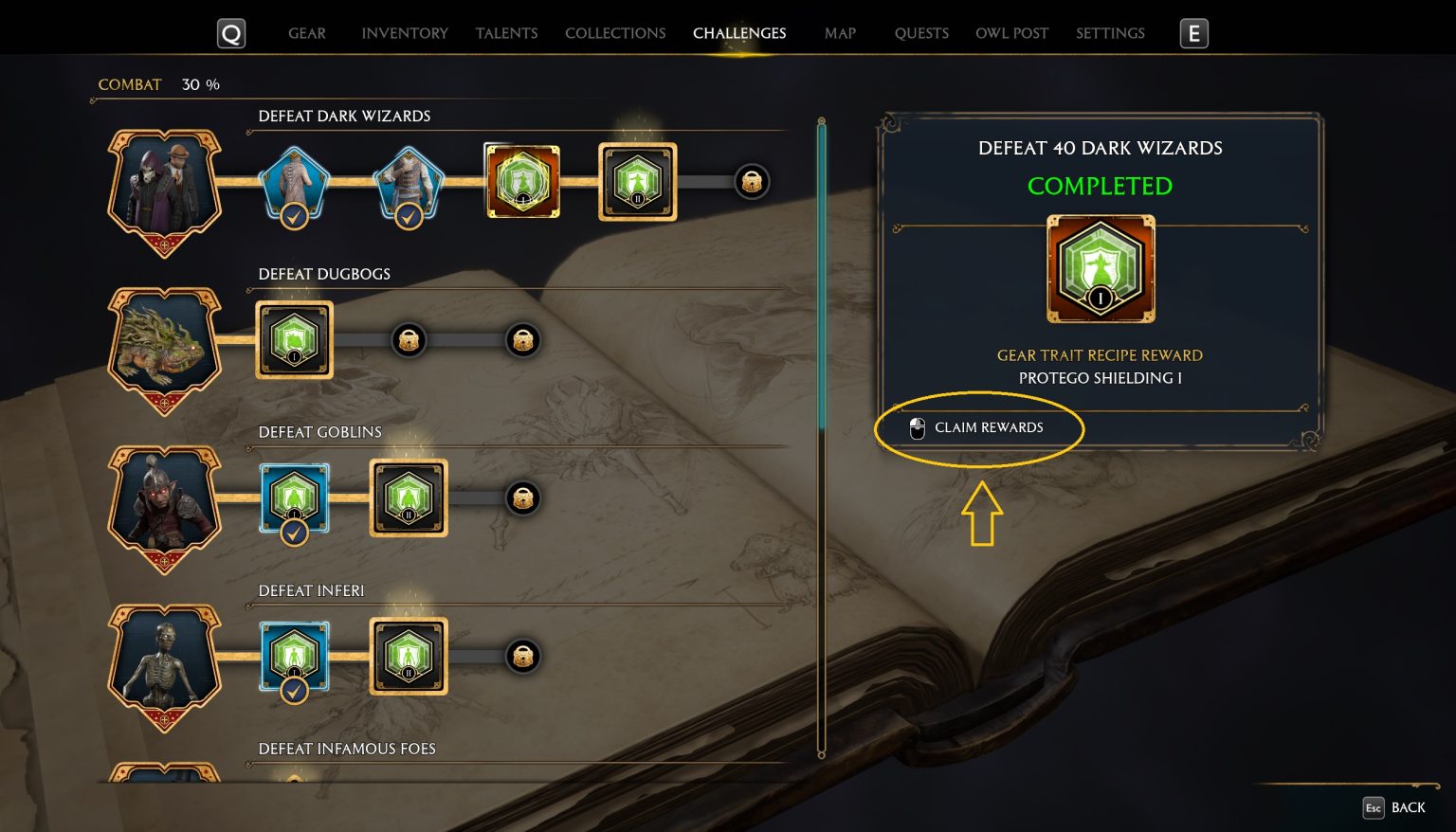Open the Defeat Goblins challenge details
This screenshot has height=832, width=1456.
[319, 431]
